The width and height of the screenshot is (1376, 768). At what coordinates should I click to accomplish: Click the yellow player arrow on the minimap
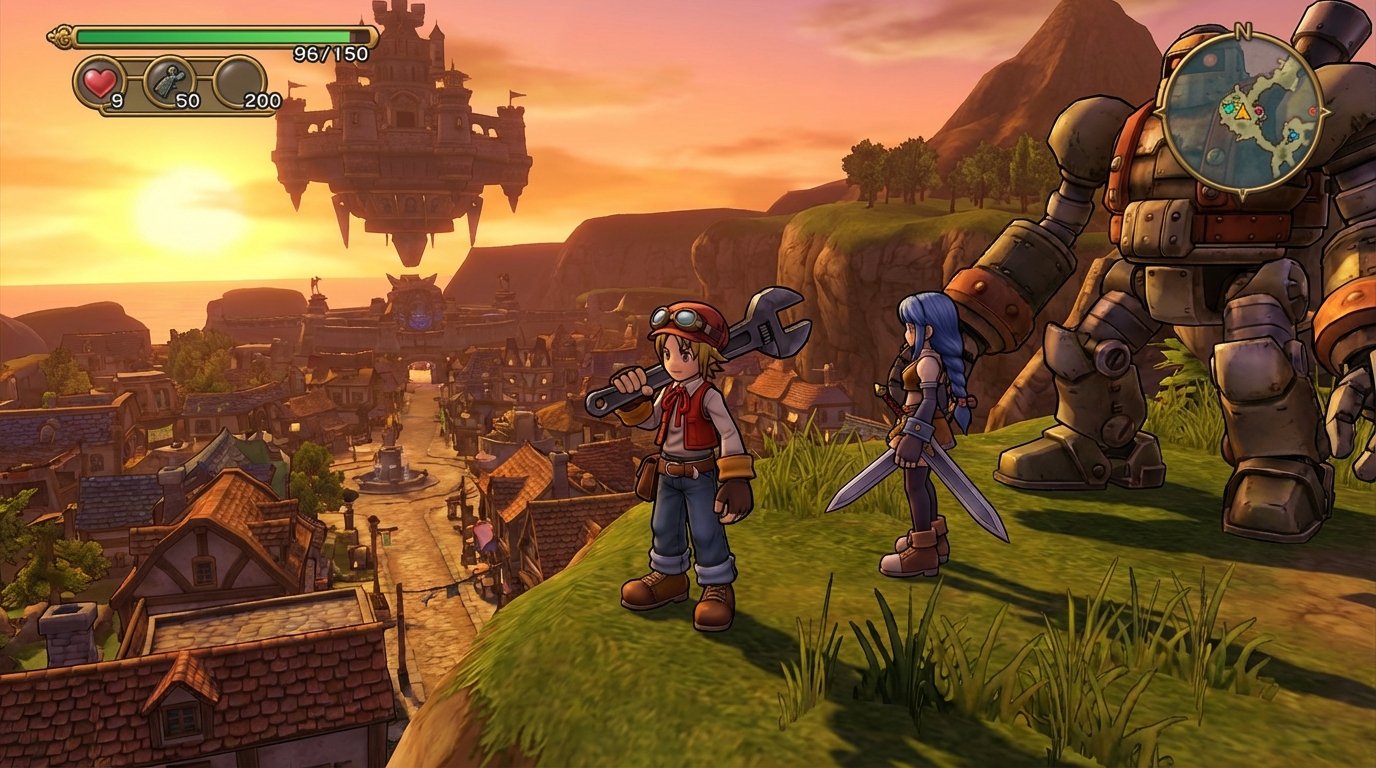(1242, 113)
